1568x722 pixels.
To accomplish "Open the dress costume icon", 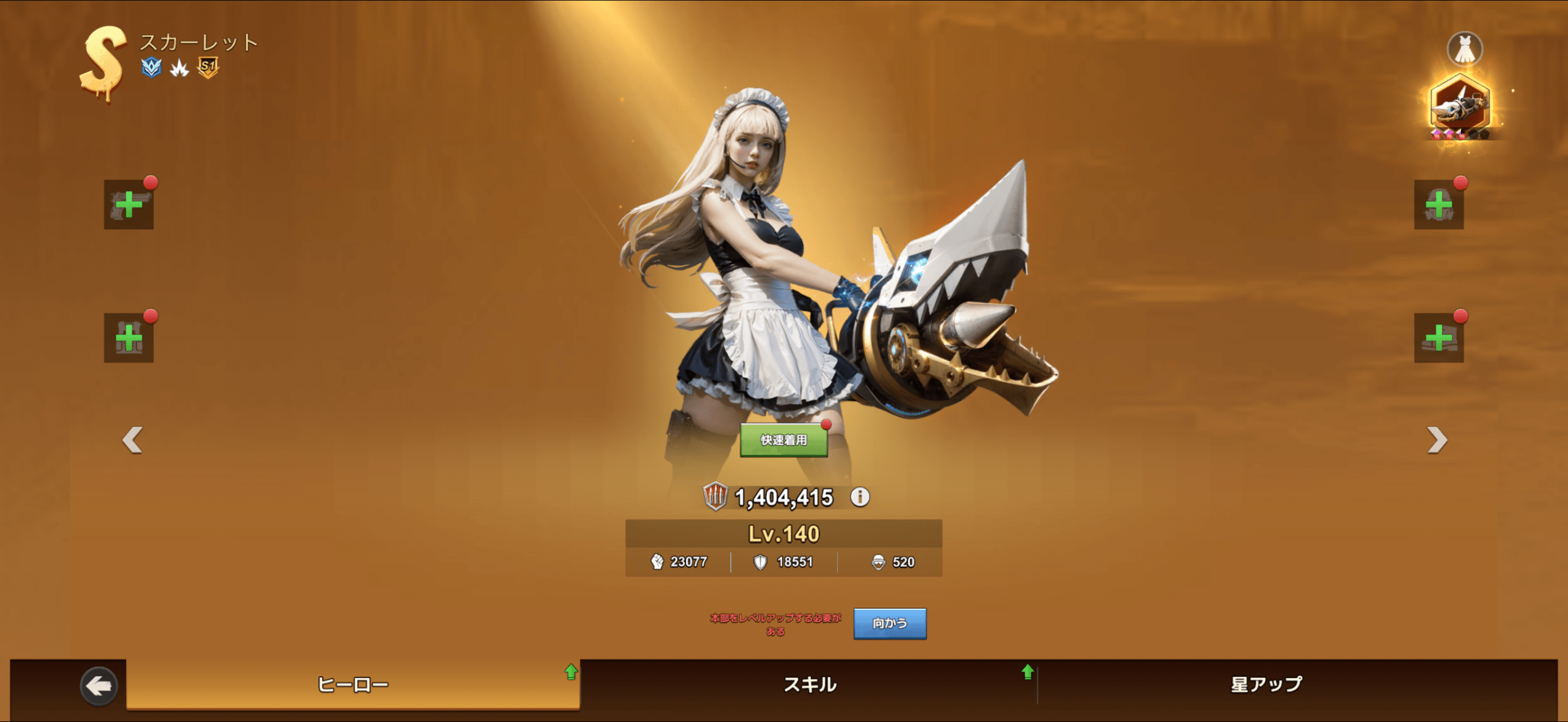I will [1464, 49].
